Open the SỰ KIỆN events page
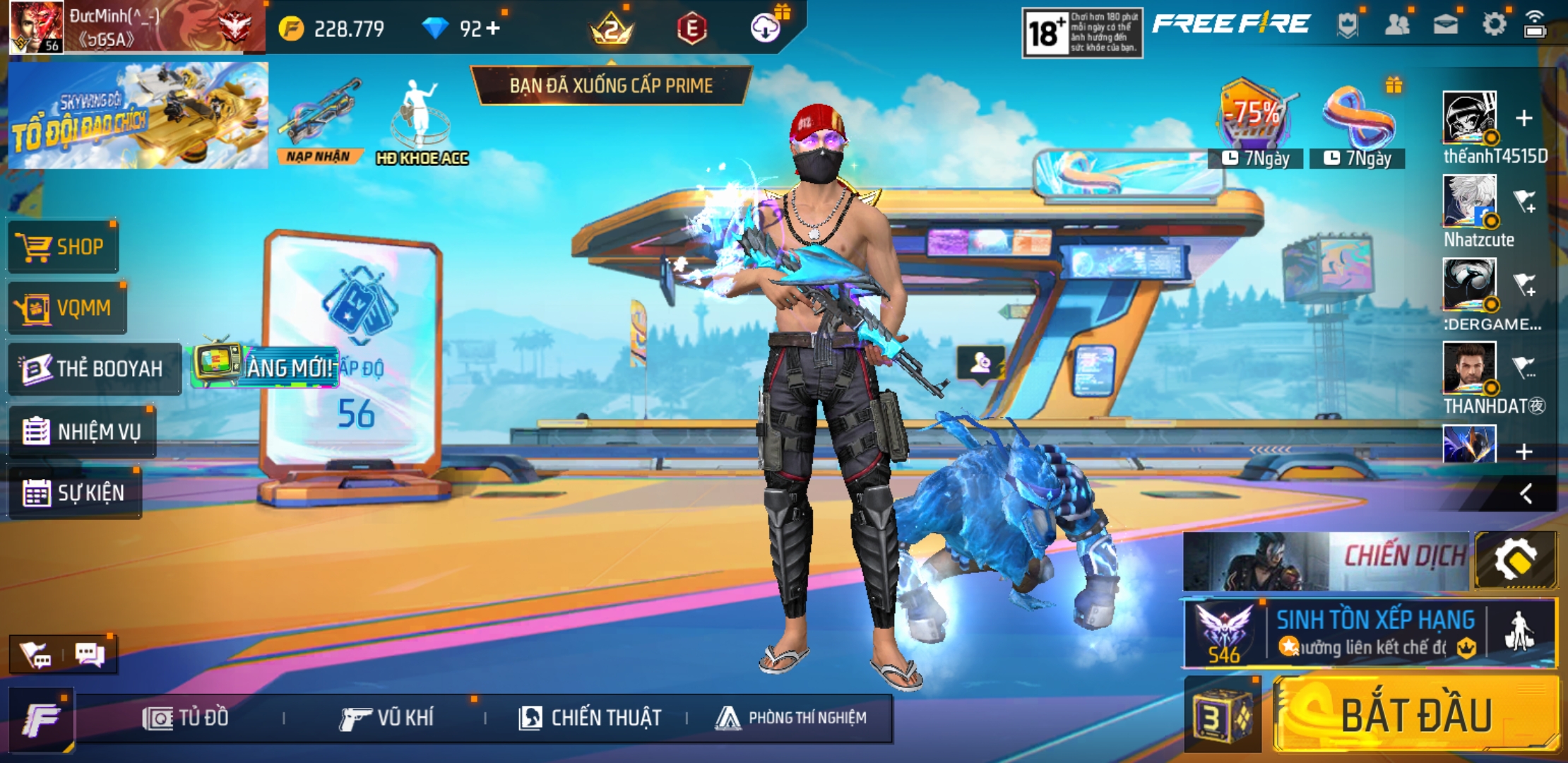The width and height of the screenshot is (1568, 763). click(74, 492)
